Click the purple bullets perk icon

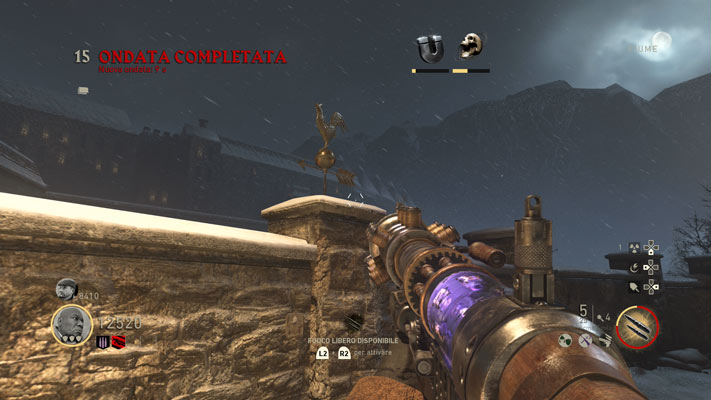pos(103,342)
